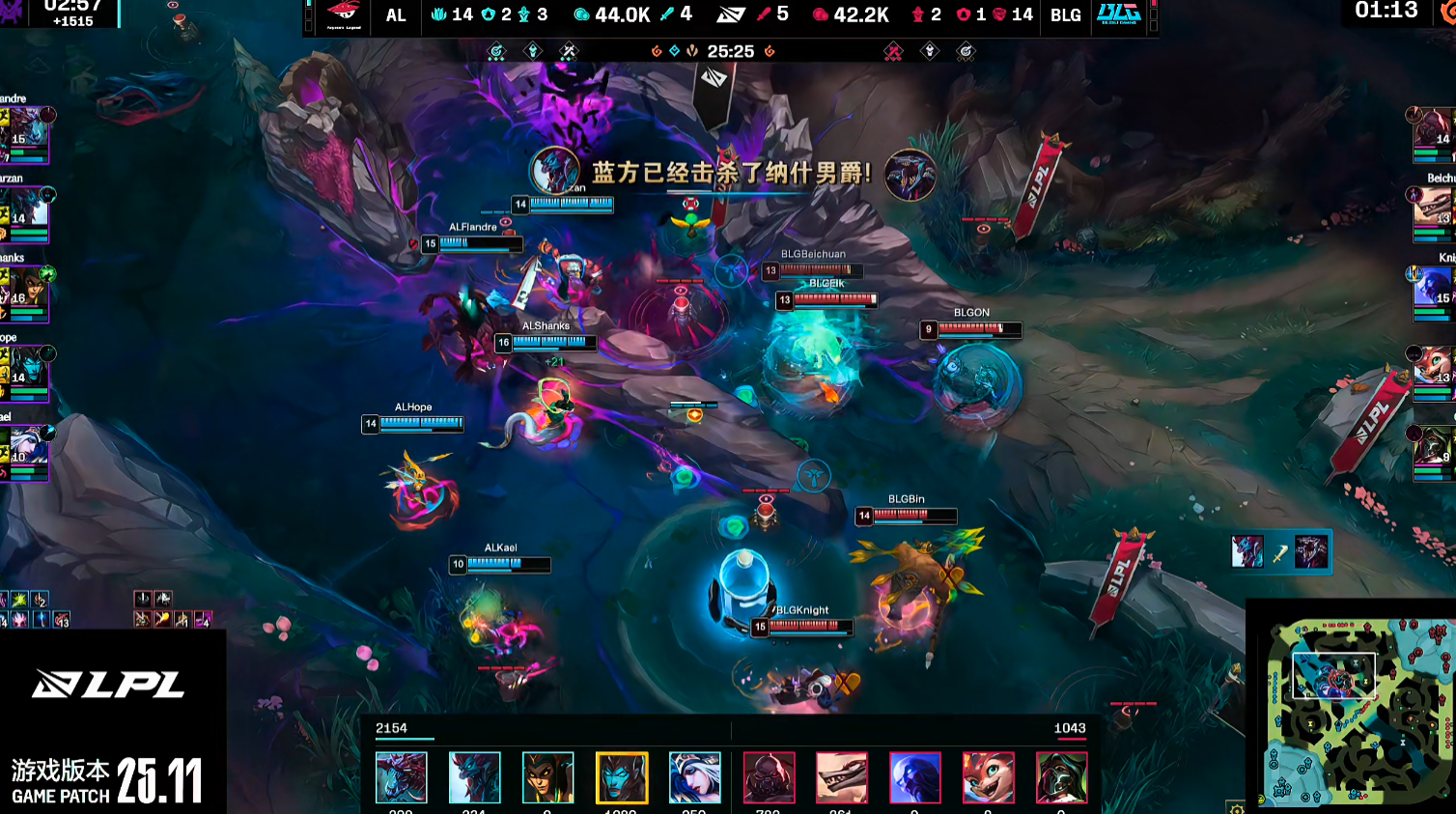Image resolution: width=1456 pixels, height=814 pixels.
Task: Select the crocodile champion portrait
Action: click(841, 777)
